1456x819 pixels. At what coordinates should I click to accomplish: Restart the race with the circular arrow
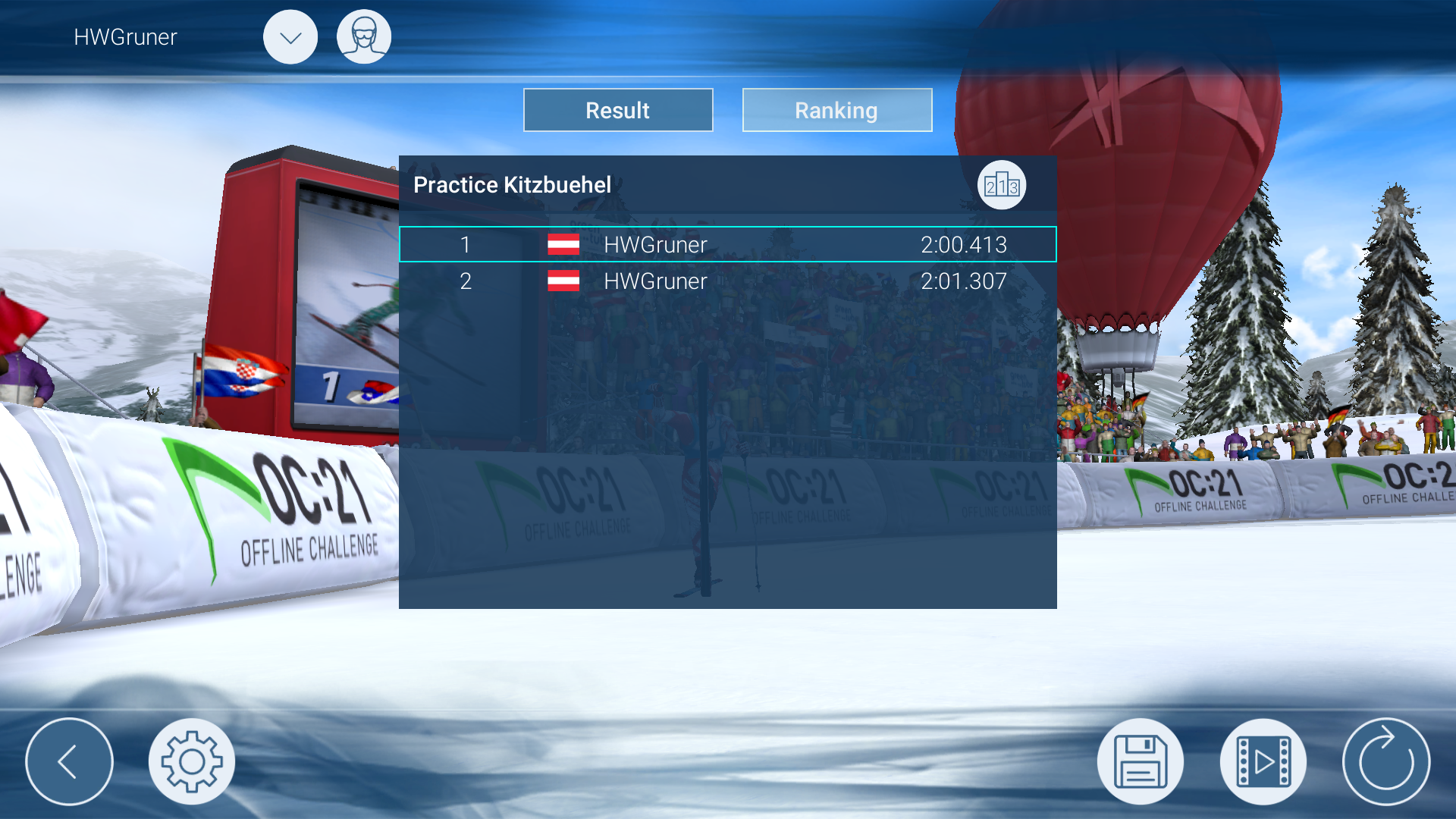[1385, 761]
